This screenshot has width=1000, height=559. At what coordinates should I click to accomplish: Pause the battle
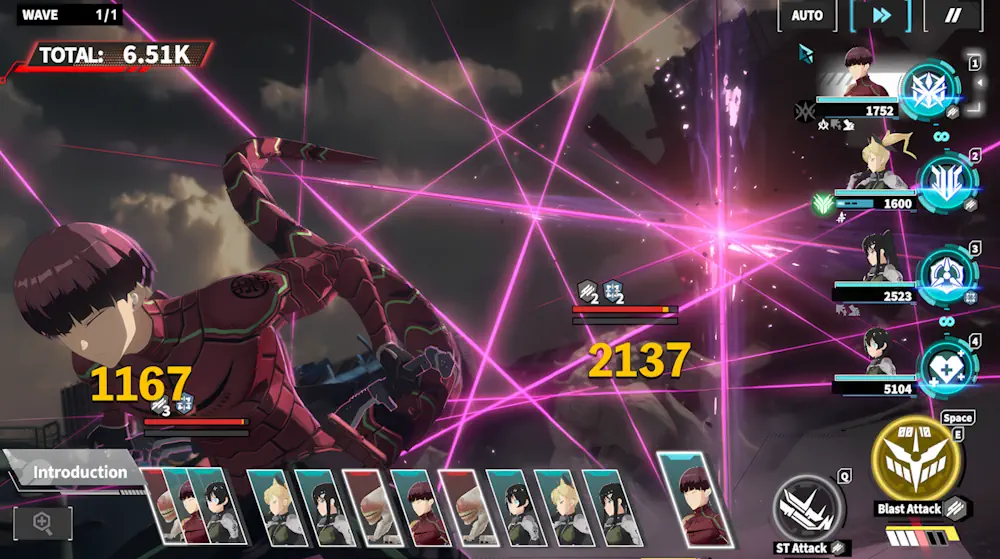(952, 15)
